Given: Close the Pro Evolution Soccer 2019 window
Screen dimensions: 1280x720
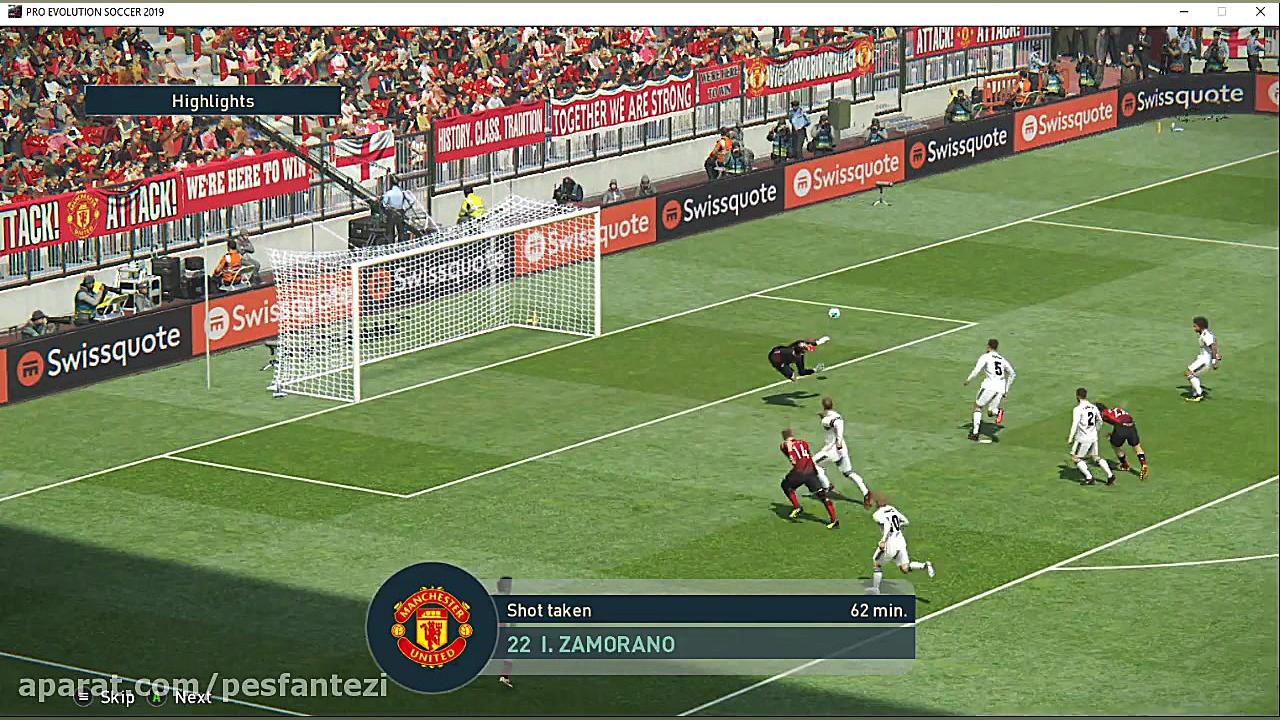Looking at the screenshot, I should pos(1260,12).
